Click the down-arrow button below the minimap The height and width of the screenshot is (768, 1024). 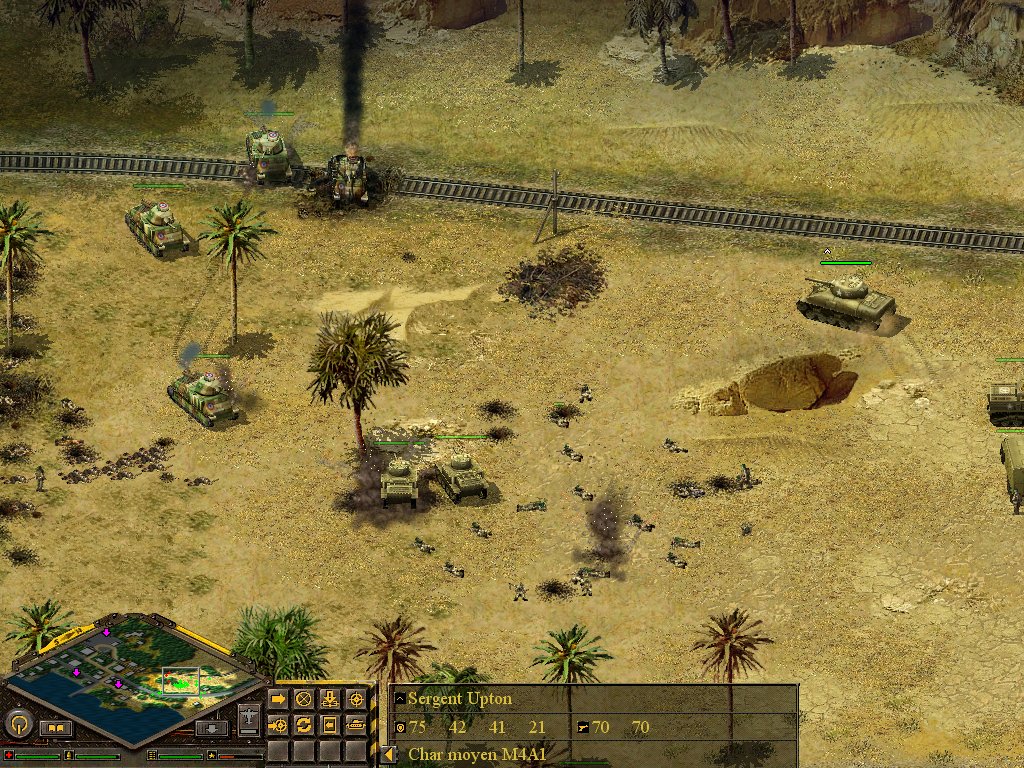(210, 728)
